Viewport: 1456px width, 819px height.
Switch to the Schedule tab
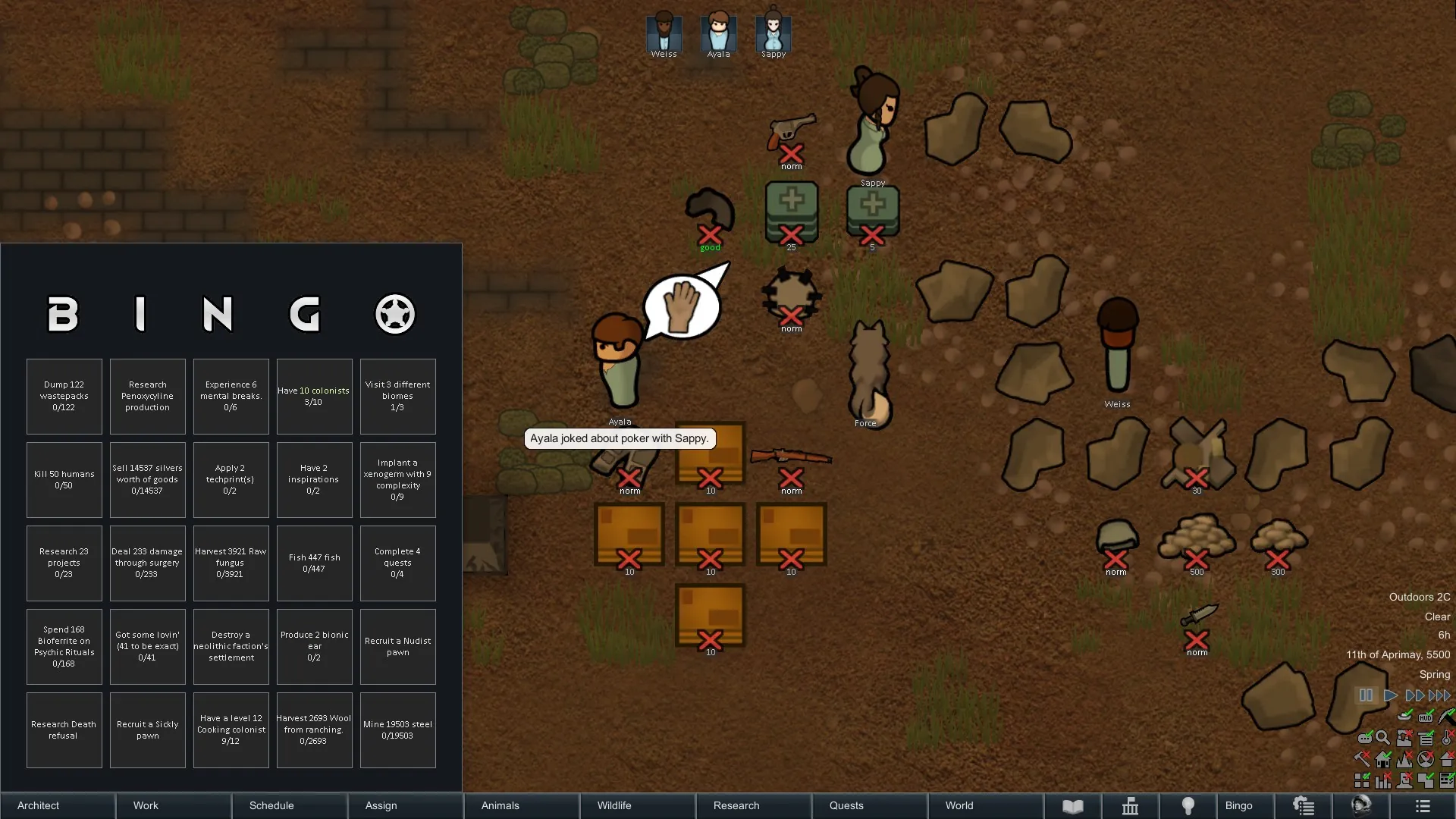290,805
